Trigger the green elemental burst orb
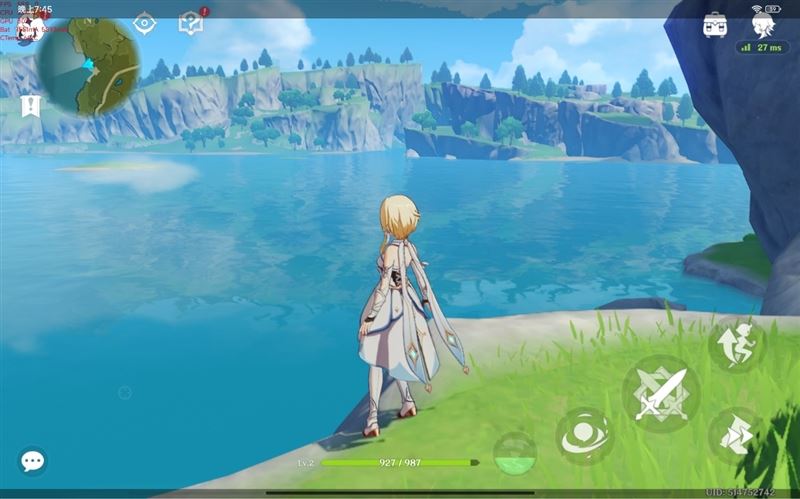Image resolution: width=800 pixels, height=499 pixels. pyautogui.click(x=515, y=453)
